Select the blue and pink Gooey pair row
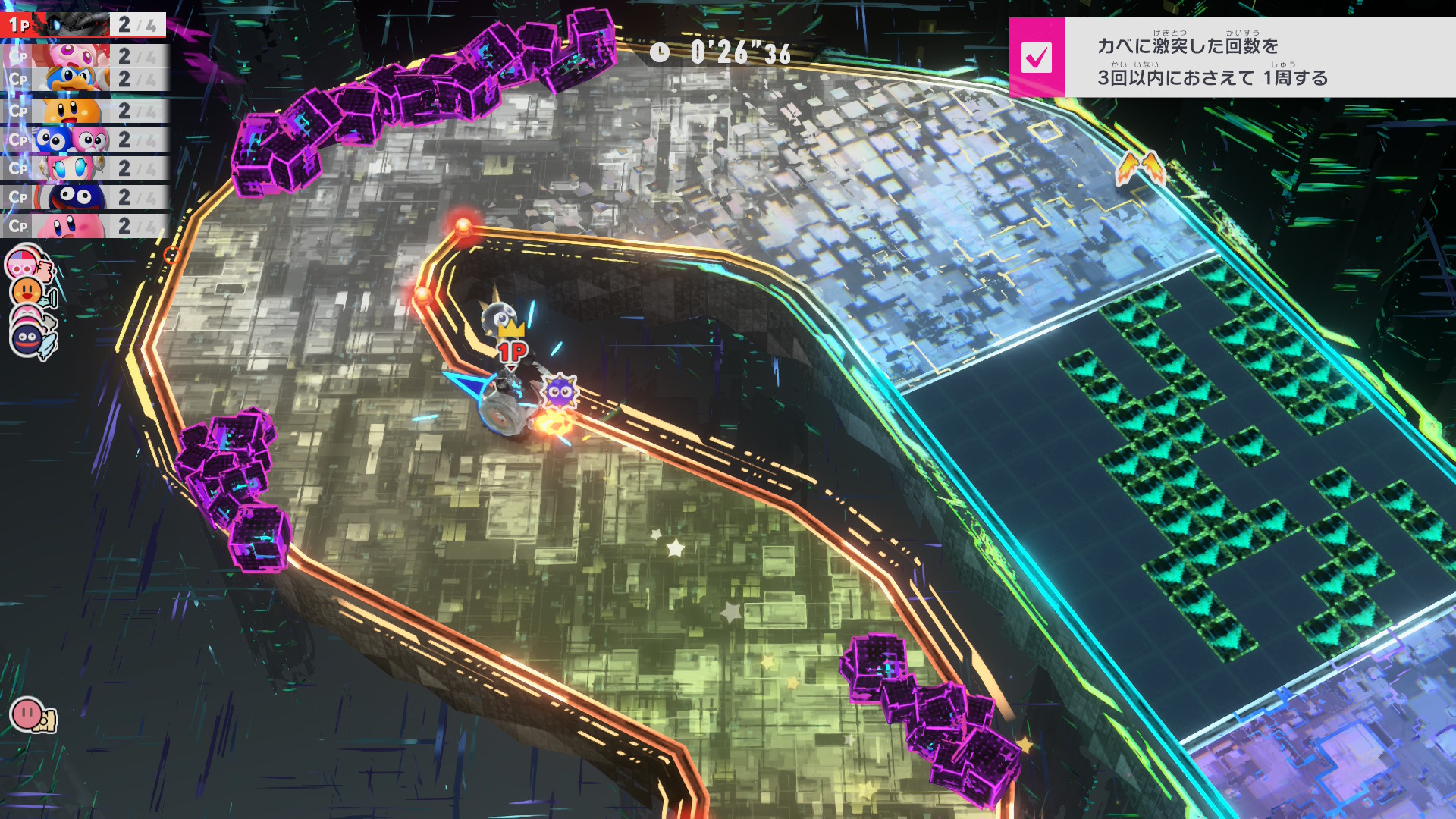This screenshot has height=819, width=1456. point(83,140)
